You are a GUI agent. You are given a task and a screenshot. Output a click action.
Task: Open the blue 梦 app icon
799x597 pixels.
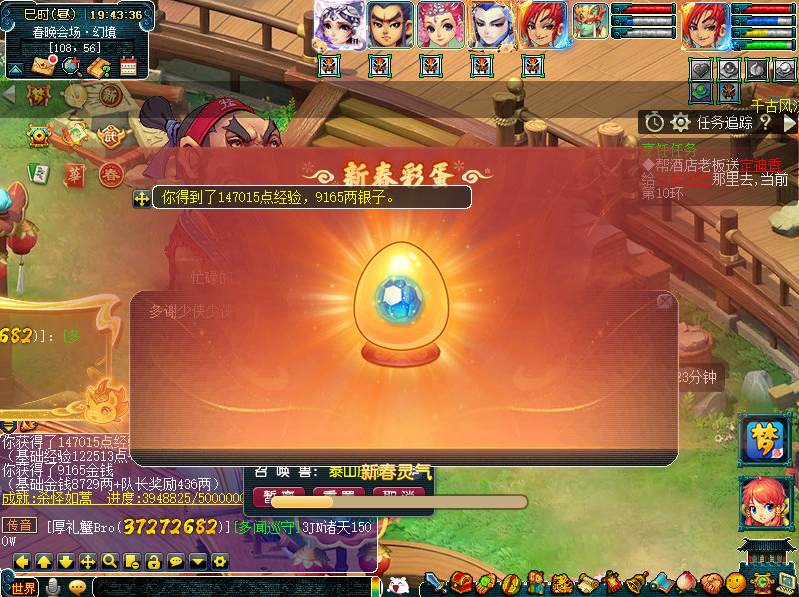coord(764,440)
